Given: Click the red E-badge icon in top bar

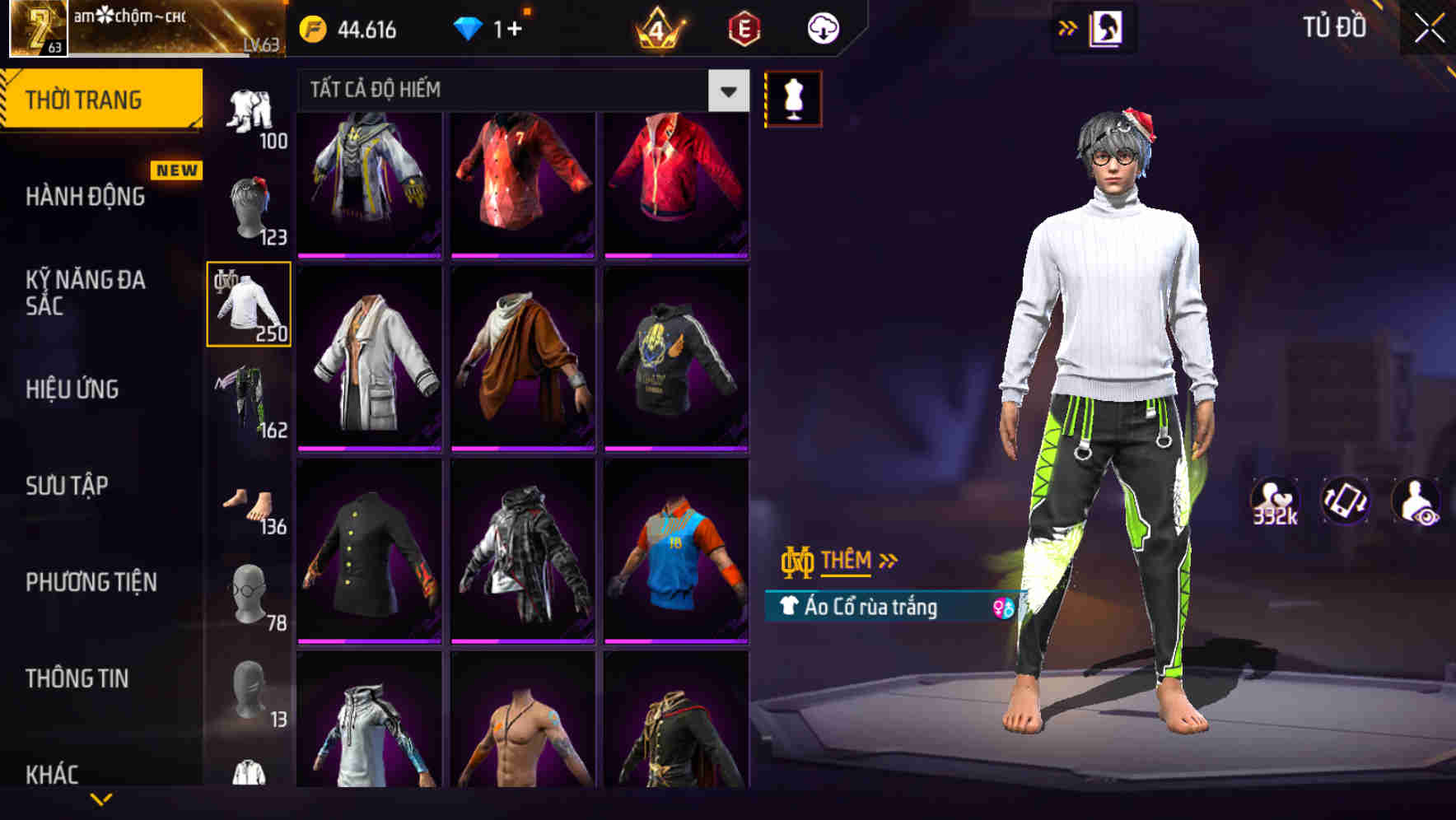Looking at the screenshot, I should pos(744,27).
